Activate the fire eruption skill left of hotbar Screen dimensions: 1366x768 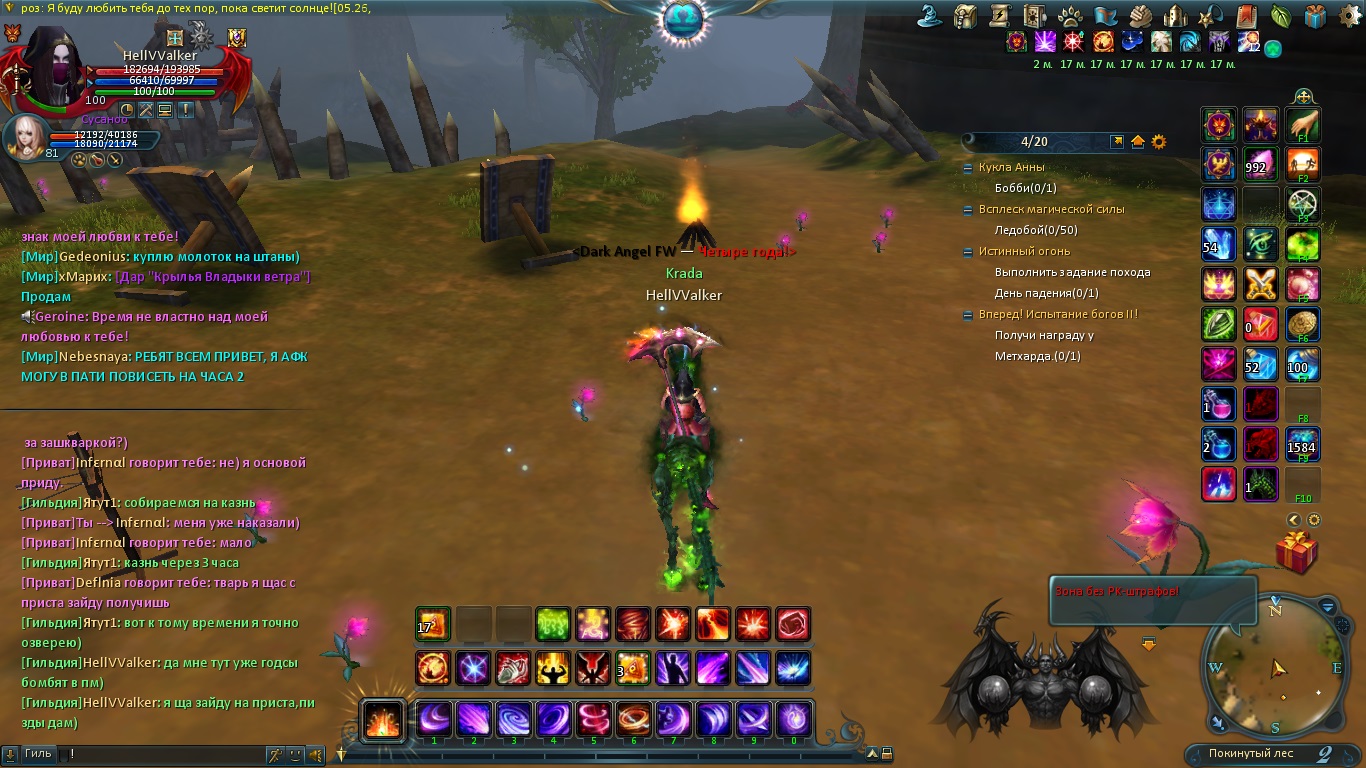click(383, 719)
